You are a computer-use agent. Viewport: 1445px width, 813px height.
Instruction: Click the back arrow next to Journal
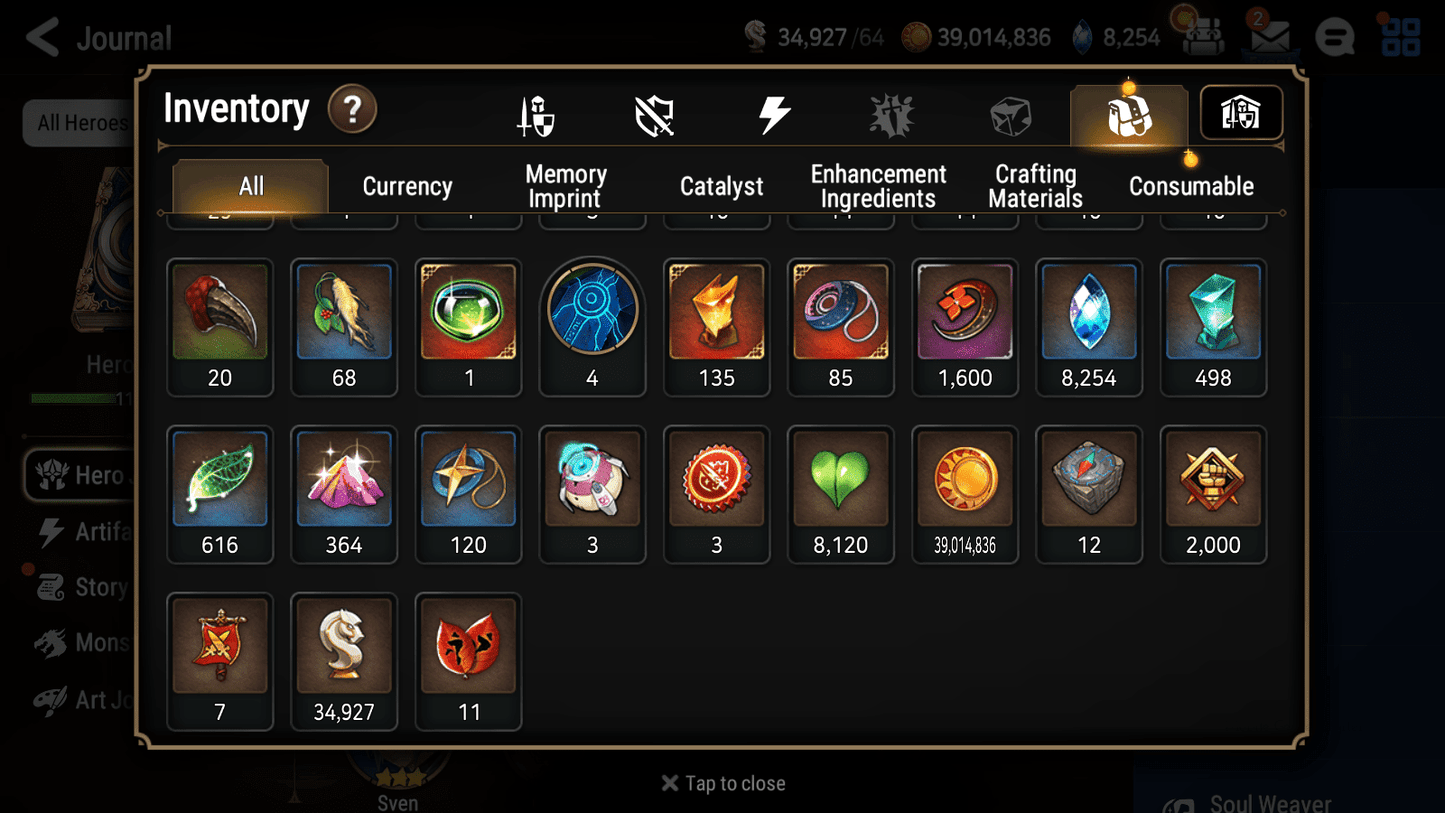coord(42,37)
